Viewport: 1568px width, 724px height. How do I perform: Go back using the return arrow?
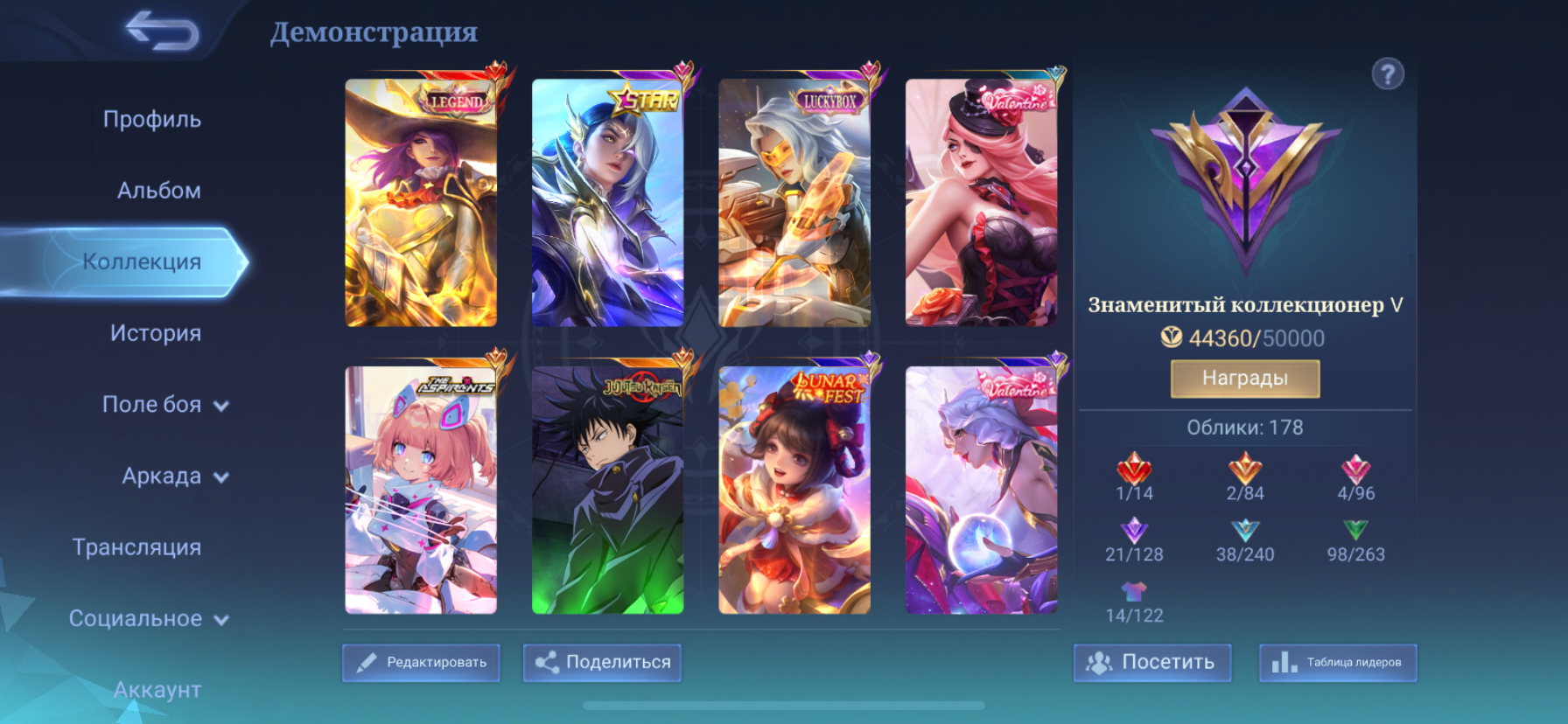pos(163,31)
